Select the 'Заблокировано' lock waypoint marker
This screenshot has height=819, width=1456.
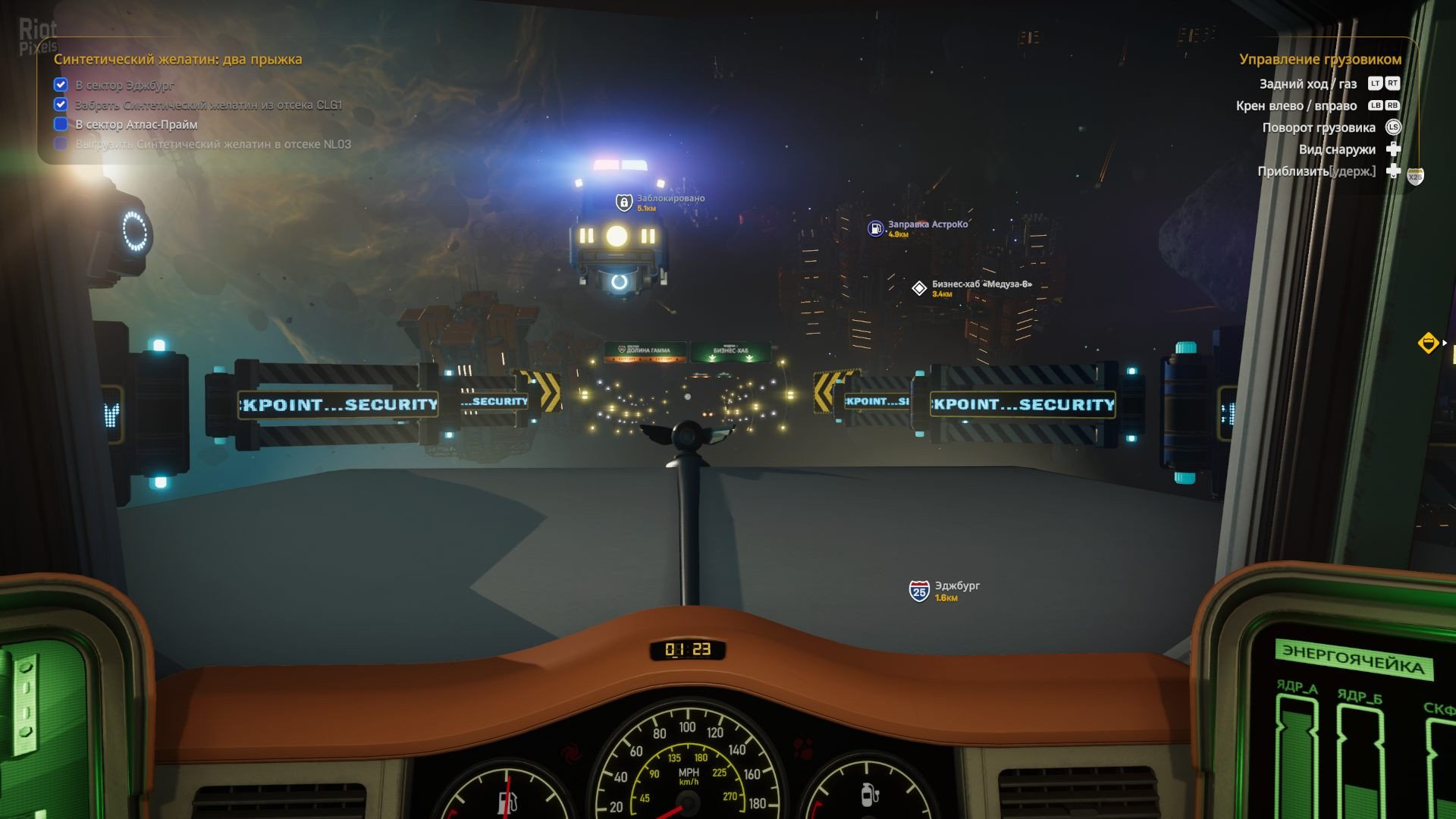624,202
